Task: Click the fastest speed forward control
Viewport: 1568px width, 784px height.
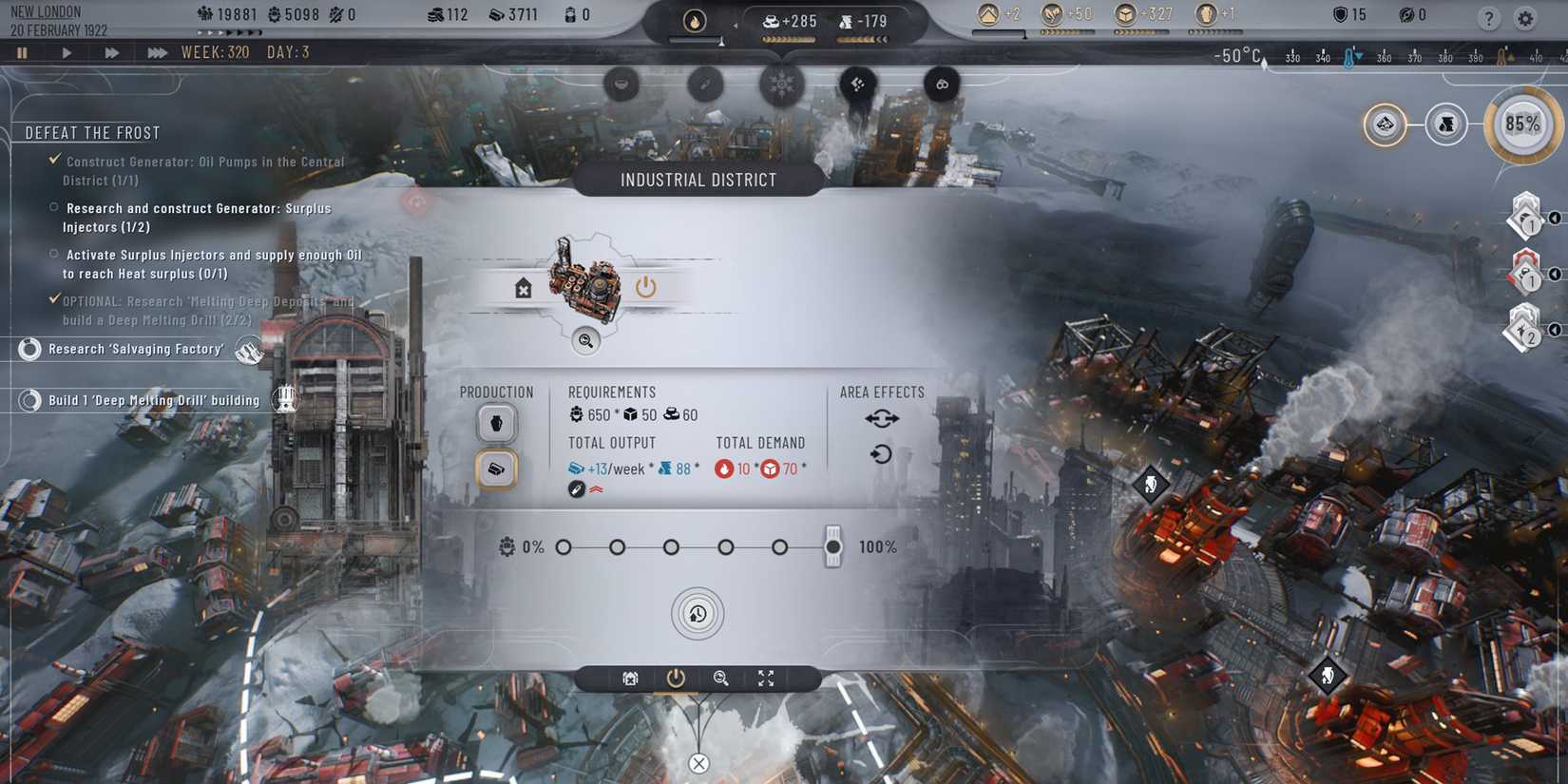Action: (157, 52)
